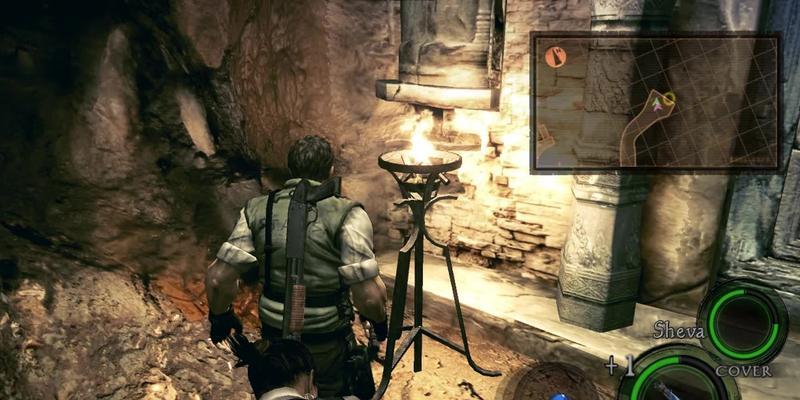Viewport: 800px width, 400px height.
Task: Open the minimap panel
Action: (x=655, y=102)
